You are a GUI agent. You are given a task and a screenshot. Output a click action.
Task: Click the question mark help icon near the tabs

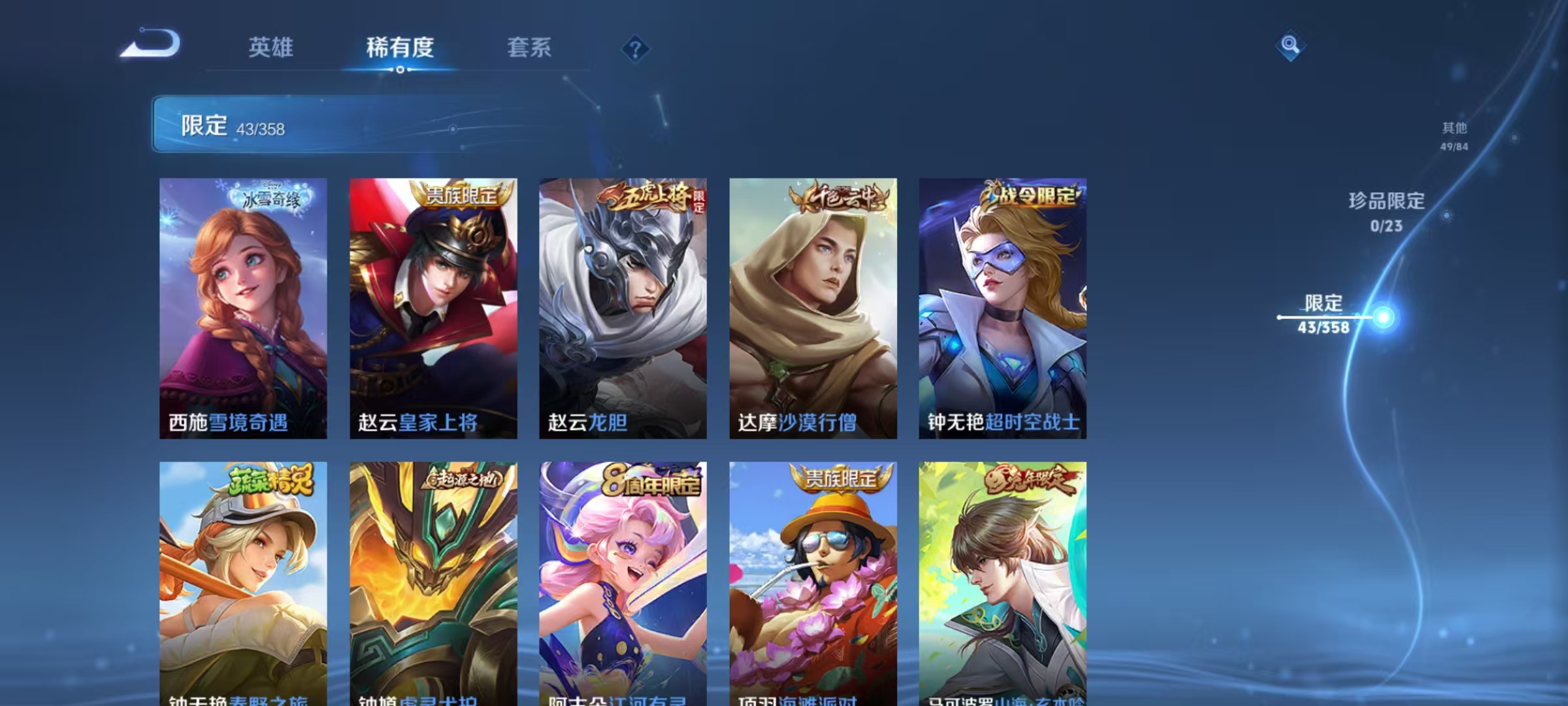[636, 49]
